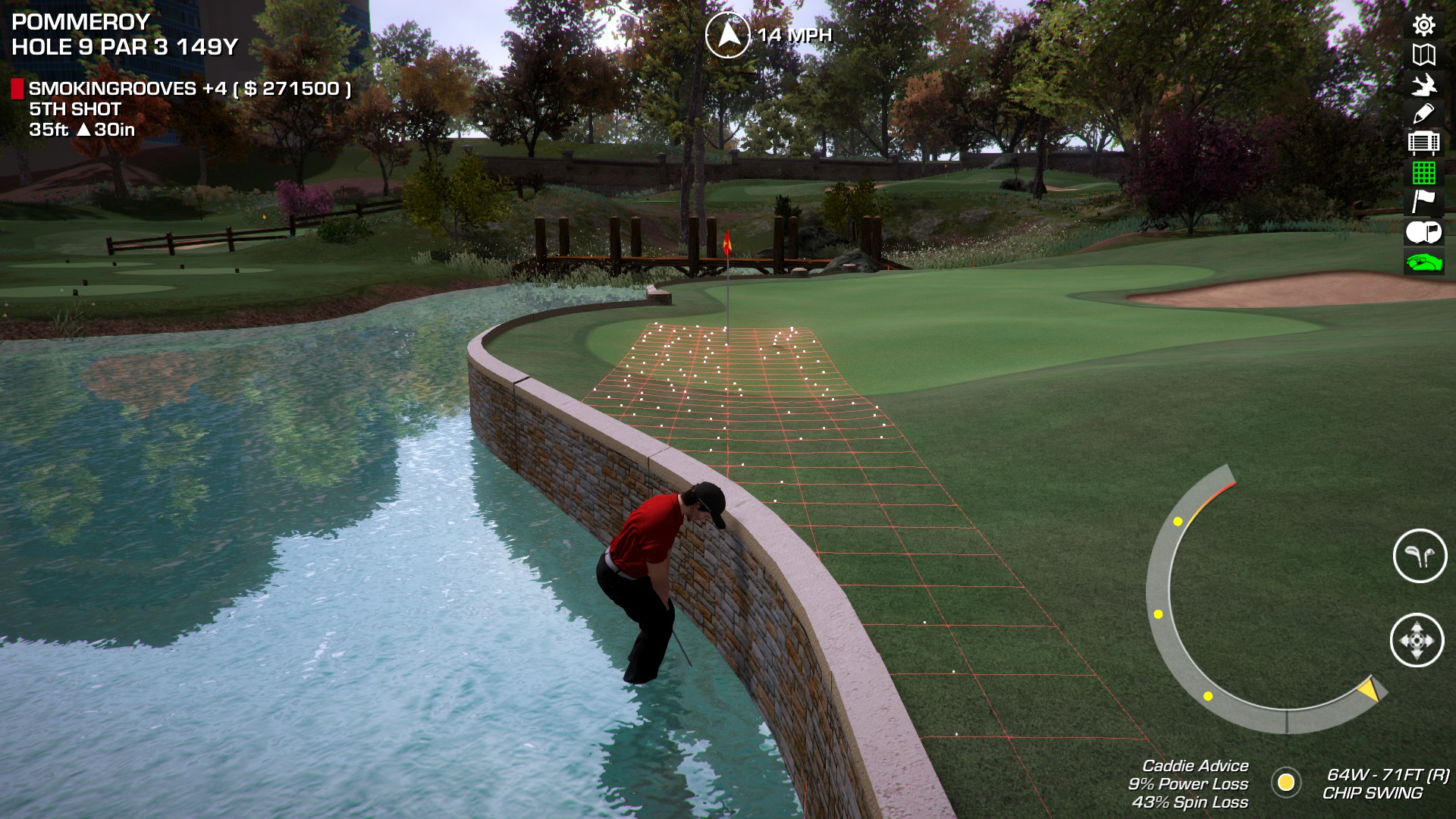
Task: Open the folded course map
Action: tap(1423, 55)
